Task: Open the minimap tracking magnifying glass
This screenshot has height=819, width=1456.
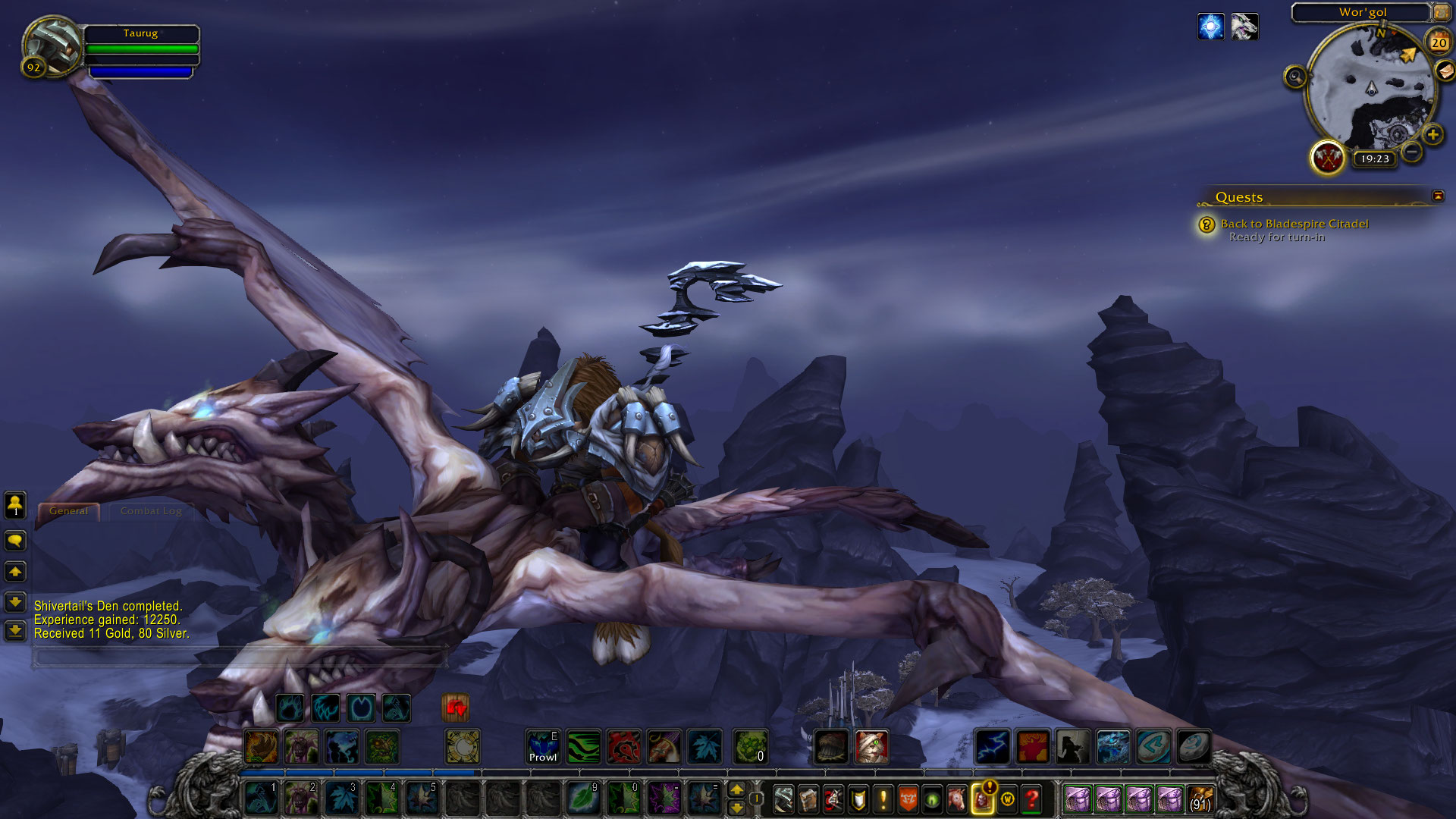Action: click(1295, 77)
